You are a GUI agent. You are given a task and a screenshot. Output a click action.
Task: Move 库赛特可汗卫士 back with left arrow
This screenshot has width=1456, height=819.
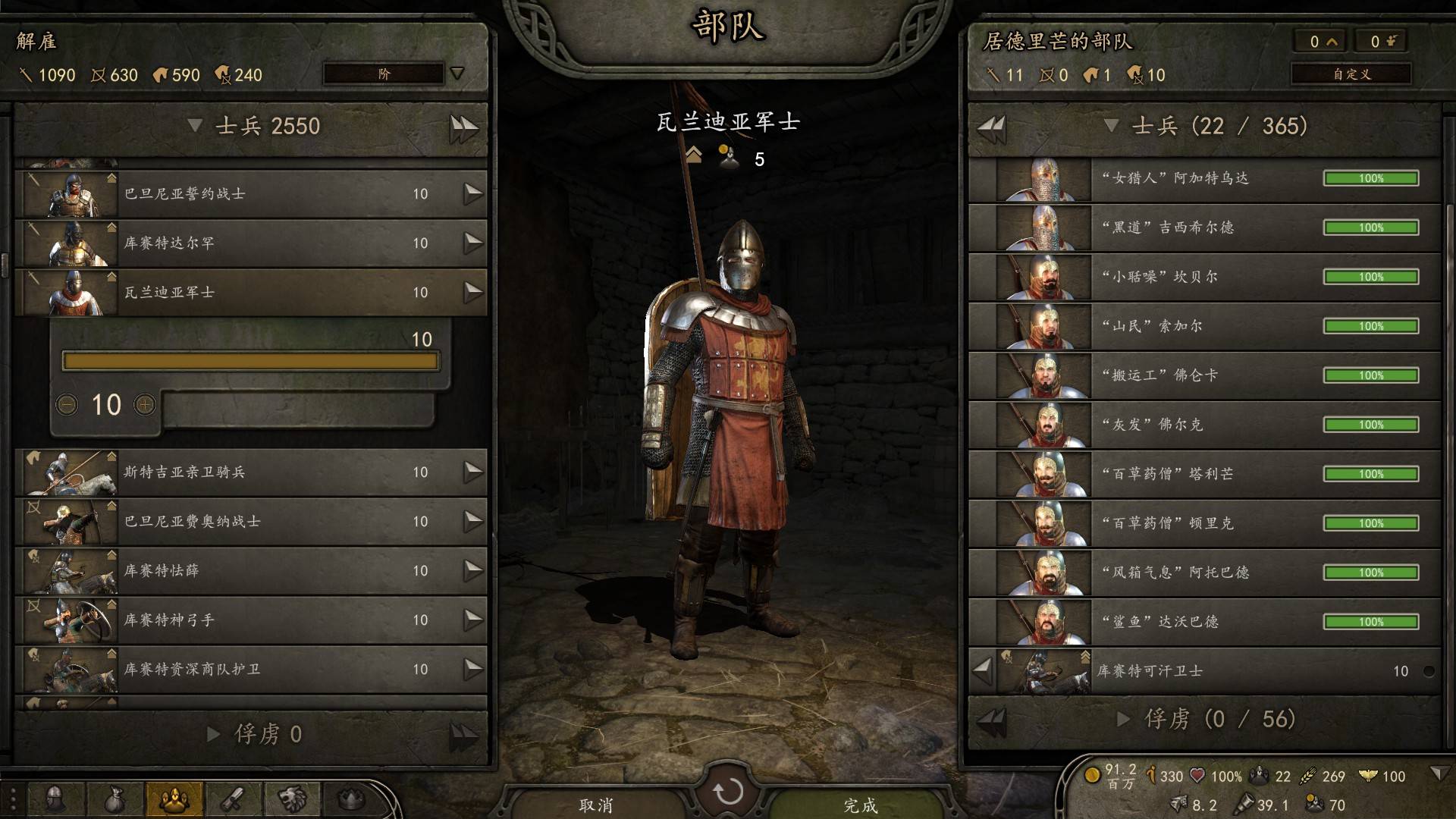982,670
